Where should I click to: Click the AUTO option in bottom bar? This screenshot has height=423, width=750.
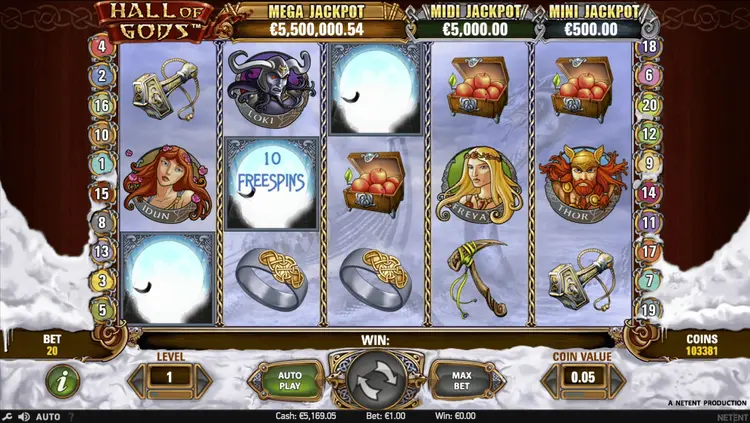tap(48, 416)
